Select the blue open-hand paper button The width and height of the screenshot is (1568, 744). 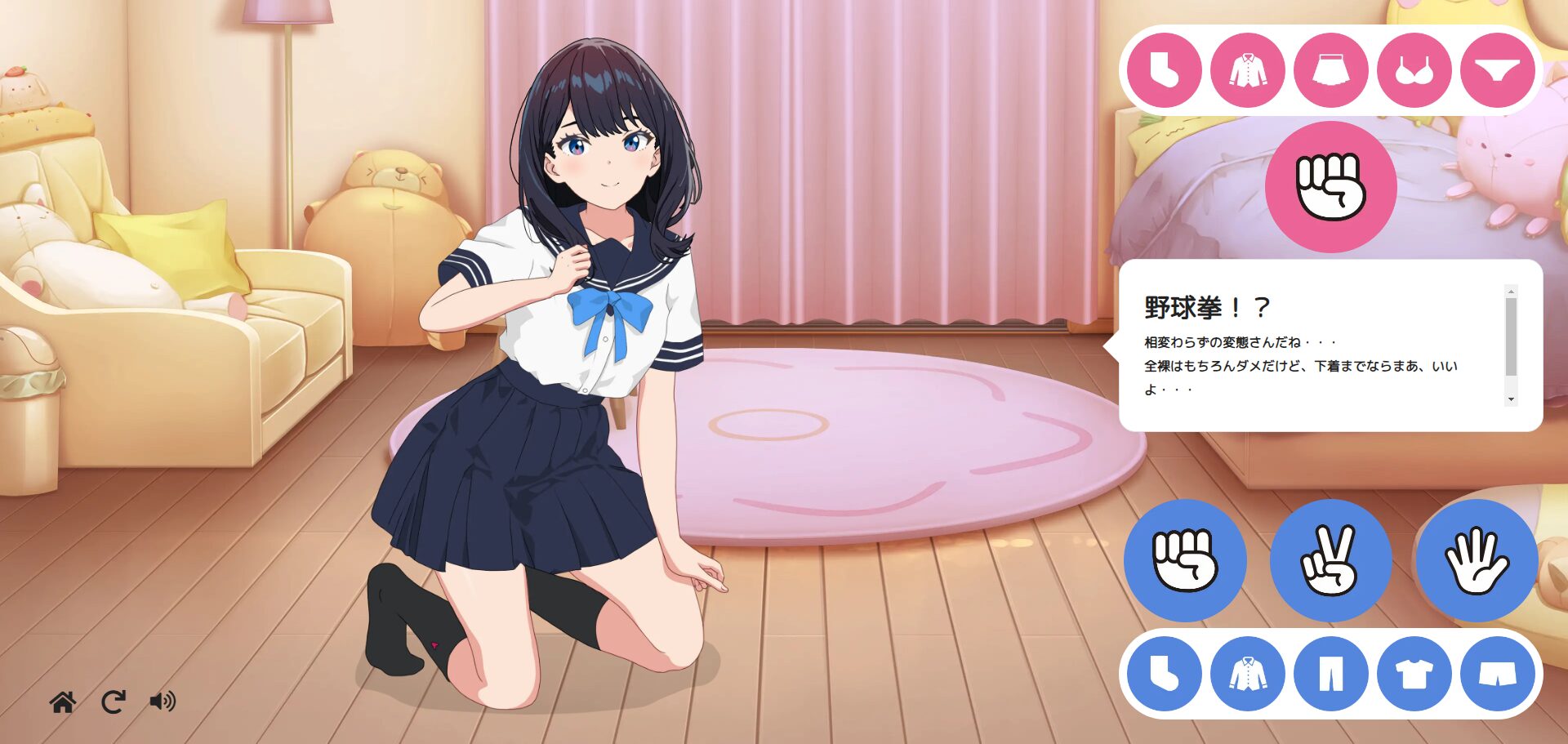coord(1477,560)
